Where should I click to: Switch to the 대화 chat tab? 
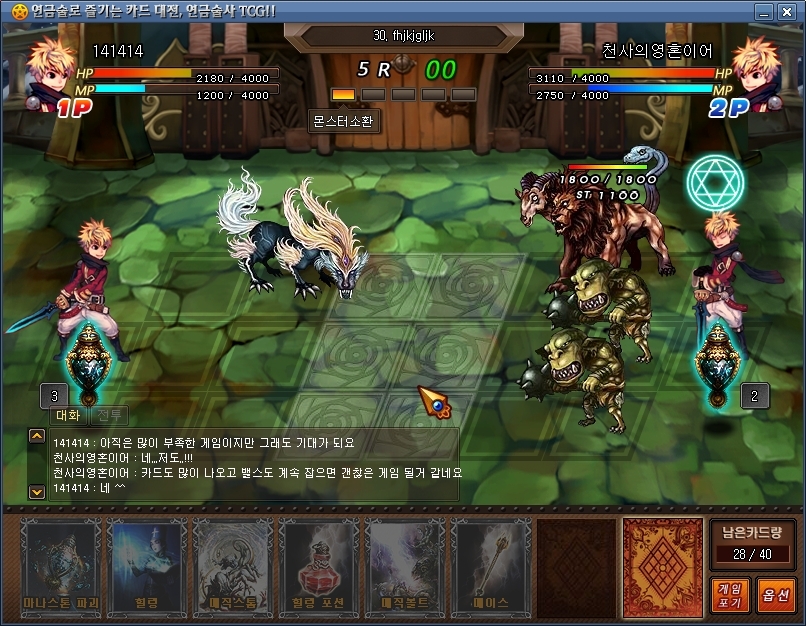68,415
